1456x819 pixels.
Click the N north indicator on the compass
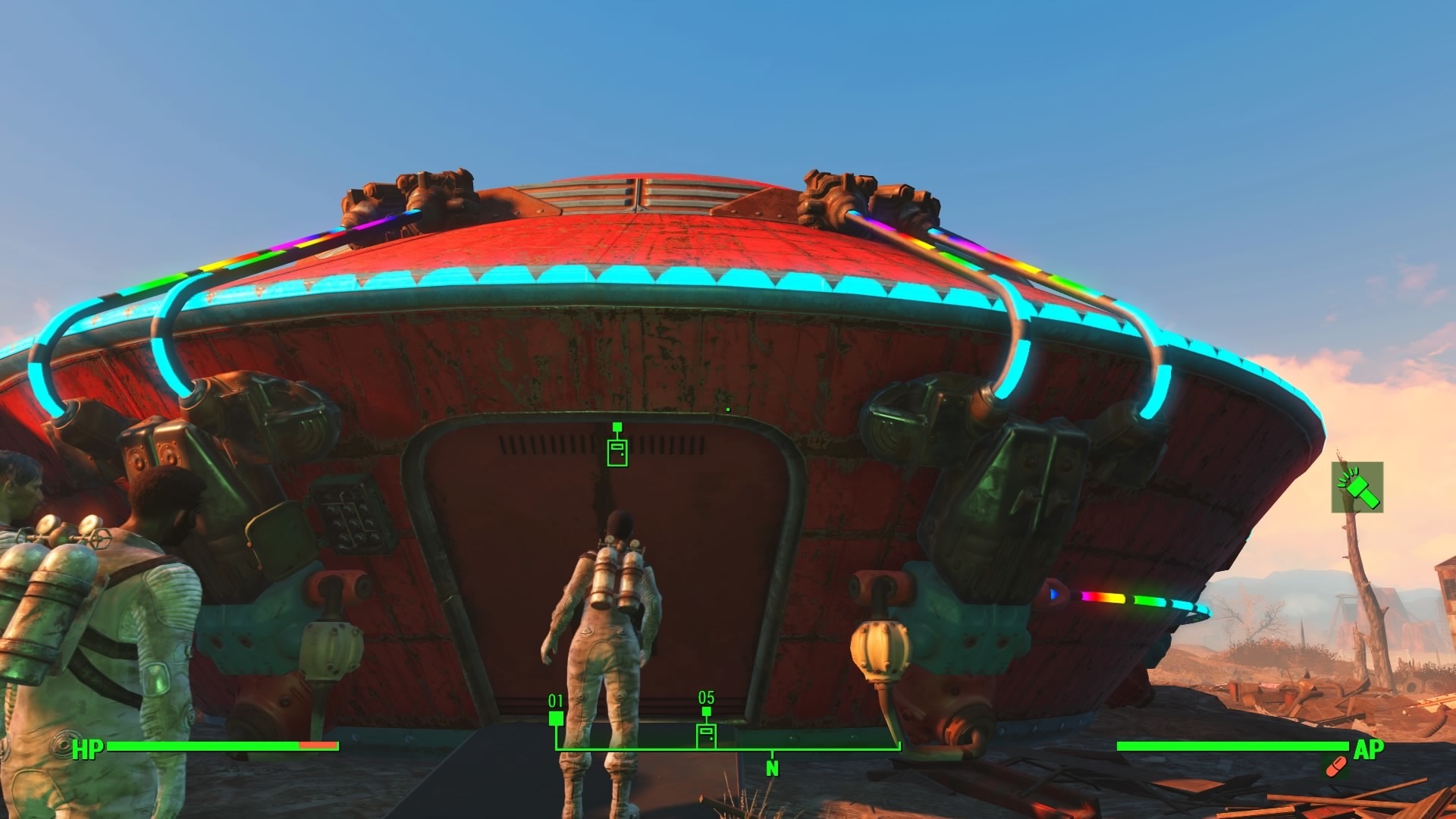(772, 768)
